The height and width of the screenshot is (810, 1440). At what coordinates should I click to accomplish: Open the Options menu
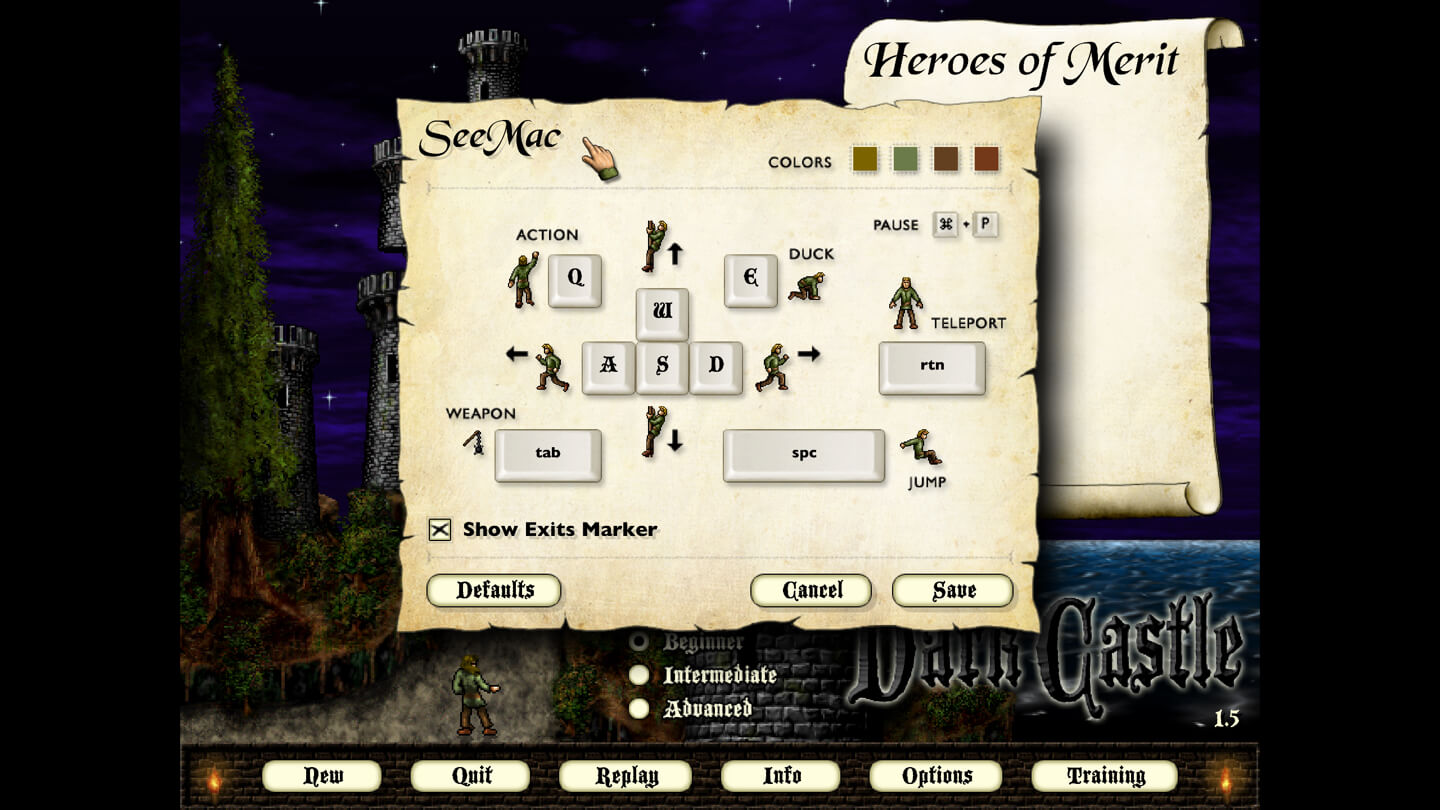coord(934,775)
